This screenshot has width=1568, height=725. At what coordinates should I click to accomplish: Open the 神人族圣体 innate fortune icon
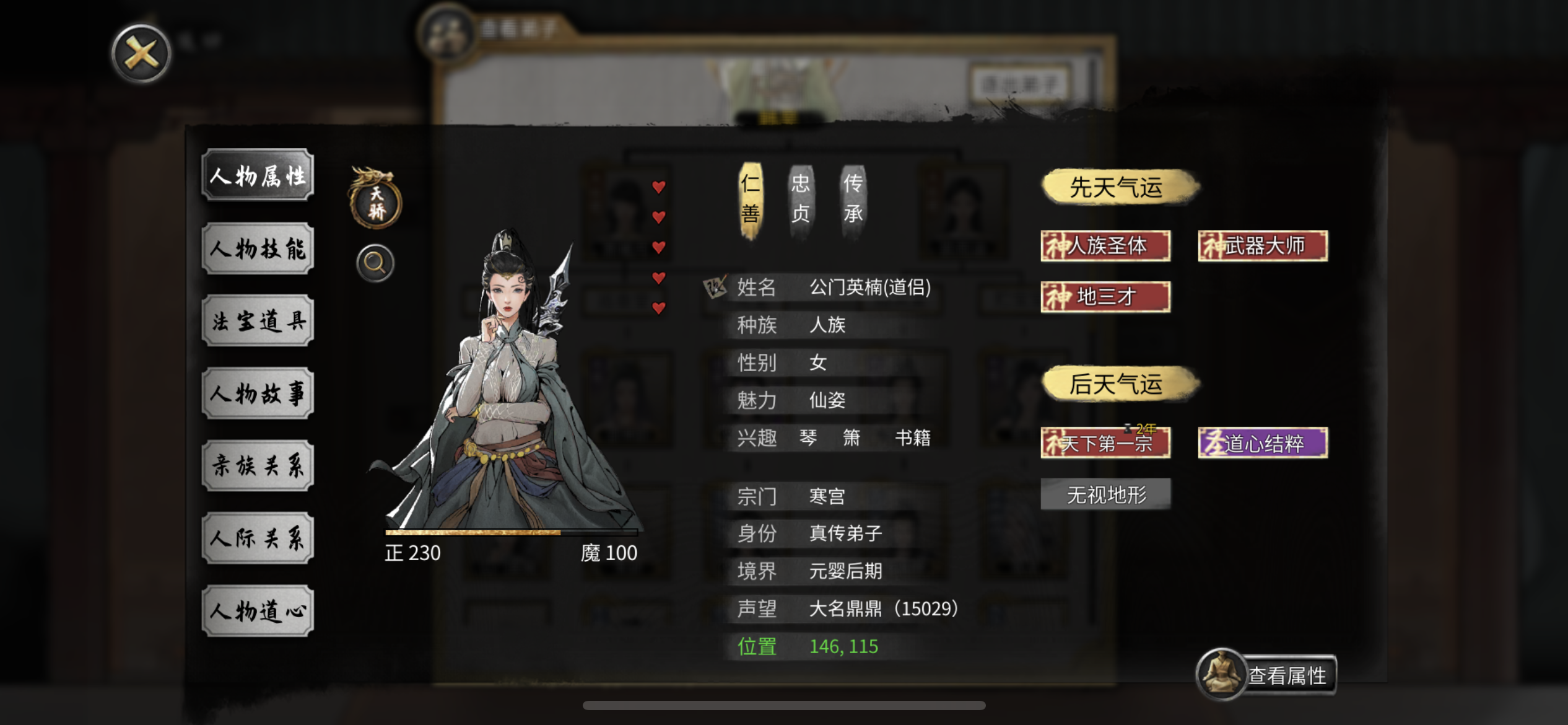(x=1105, y=245)
